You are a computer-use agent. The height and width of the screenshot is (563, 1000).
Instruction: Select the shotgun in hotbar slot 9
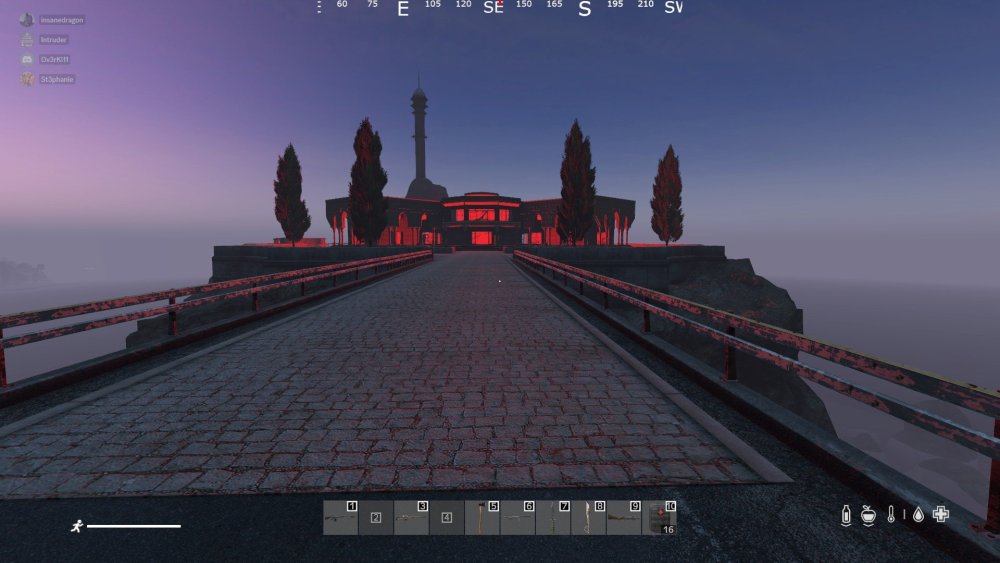pyautogui.click(x=624, y=517)
